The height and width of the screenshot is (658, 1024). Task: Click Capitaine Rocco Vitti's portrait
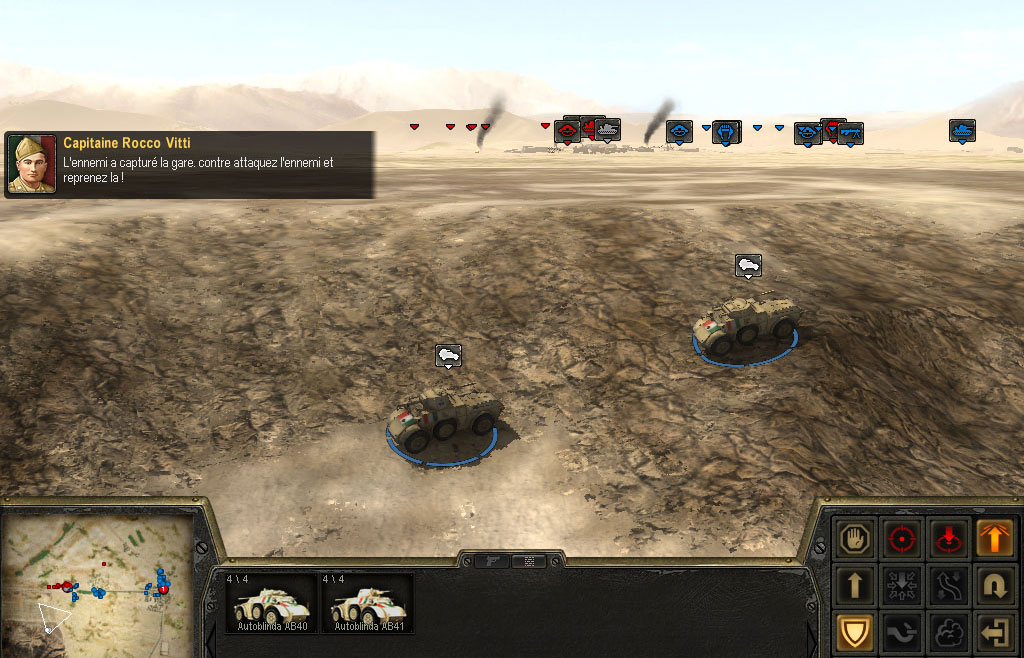point(32,164)
